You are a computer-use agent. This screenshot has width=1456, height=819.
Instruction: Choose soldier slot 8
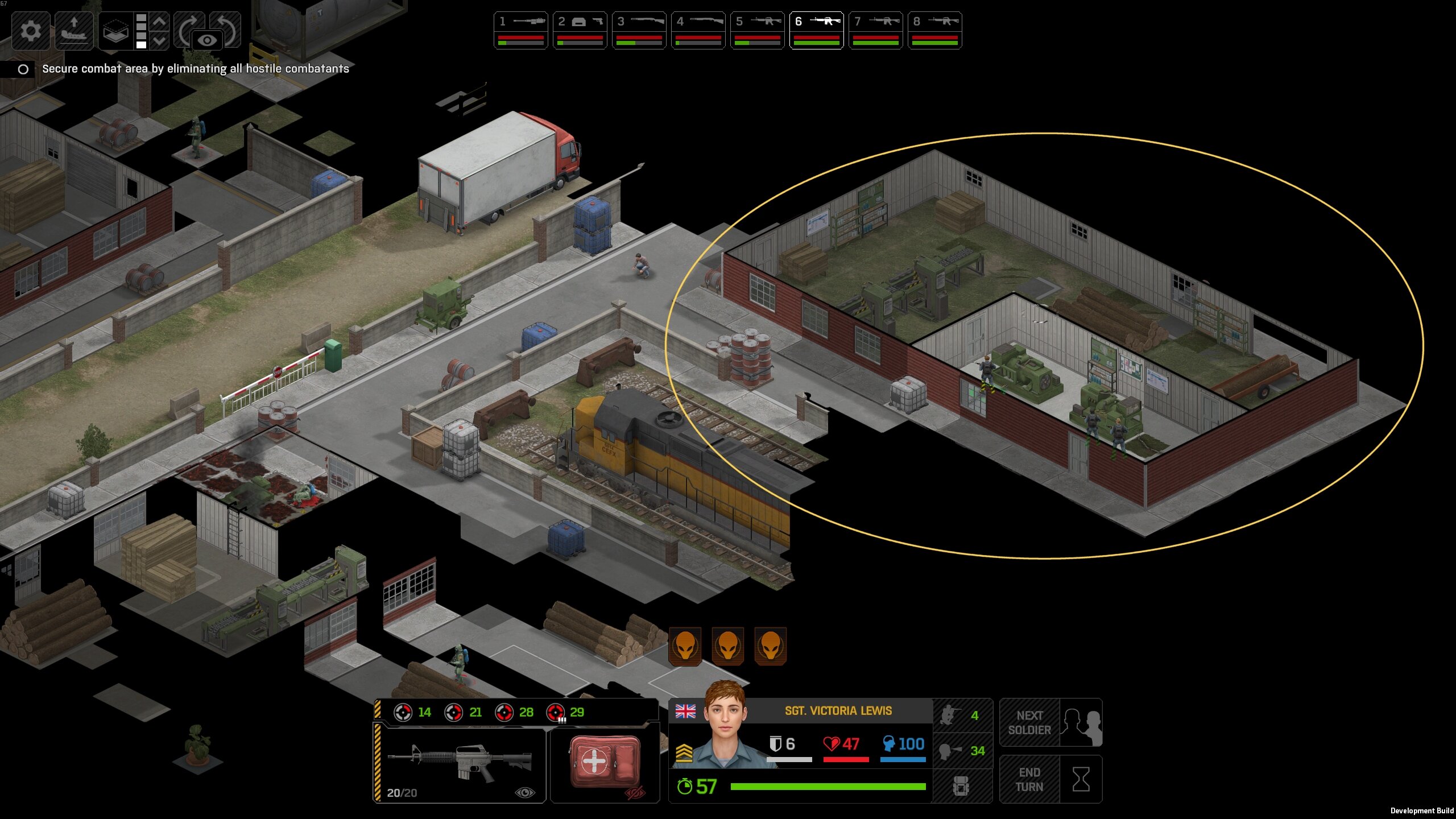pos(934,30)
